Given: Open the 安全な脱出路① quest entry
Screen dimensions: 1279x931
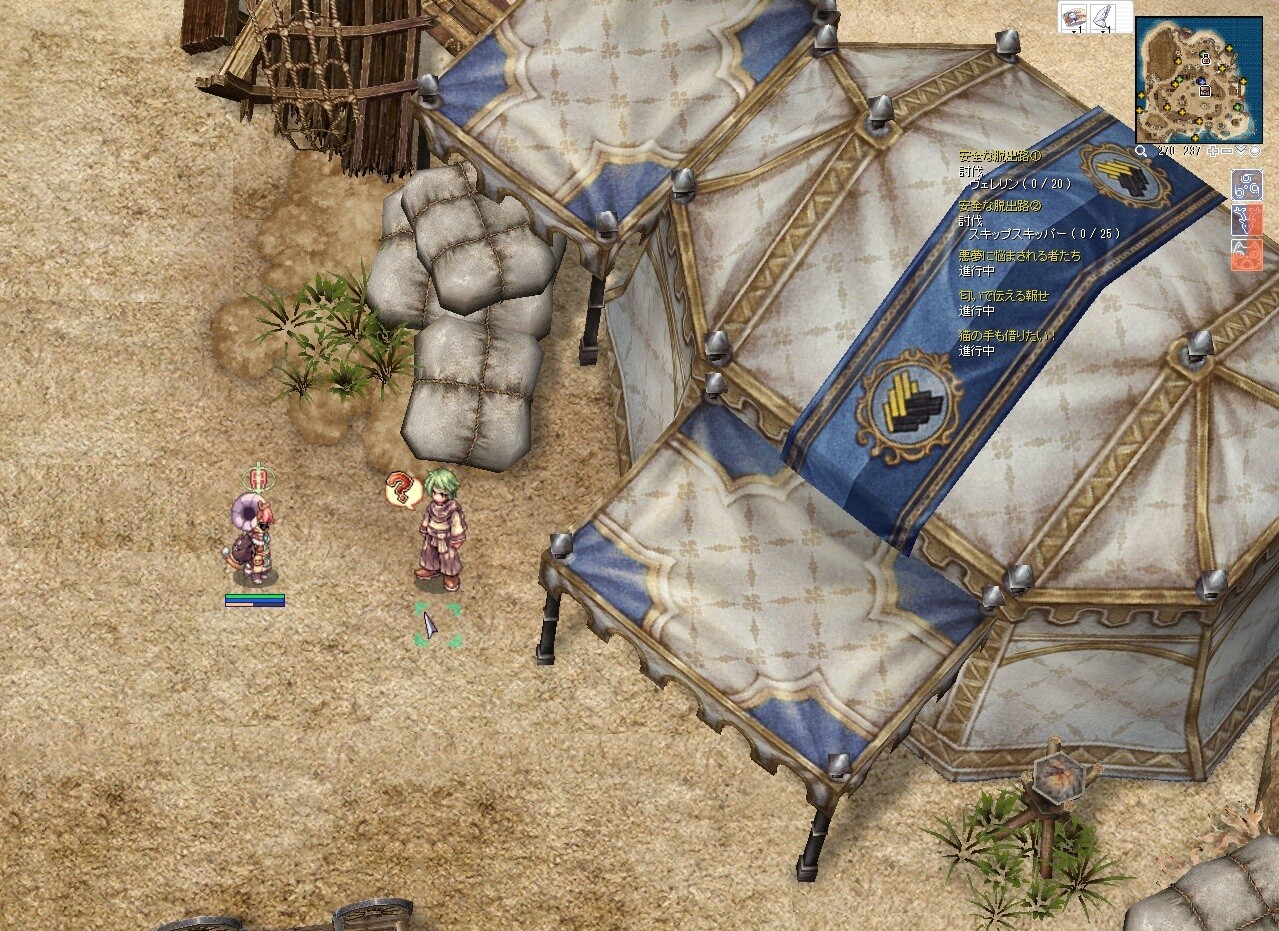Looking at the screenshot, I should point(1000,157).
